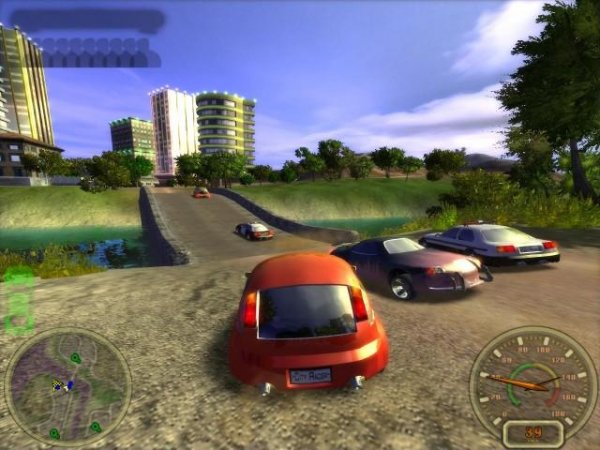The height and width of the screenshot is (450, 600).
Task: Click the circular minimap
Action: (67, 385)
